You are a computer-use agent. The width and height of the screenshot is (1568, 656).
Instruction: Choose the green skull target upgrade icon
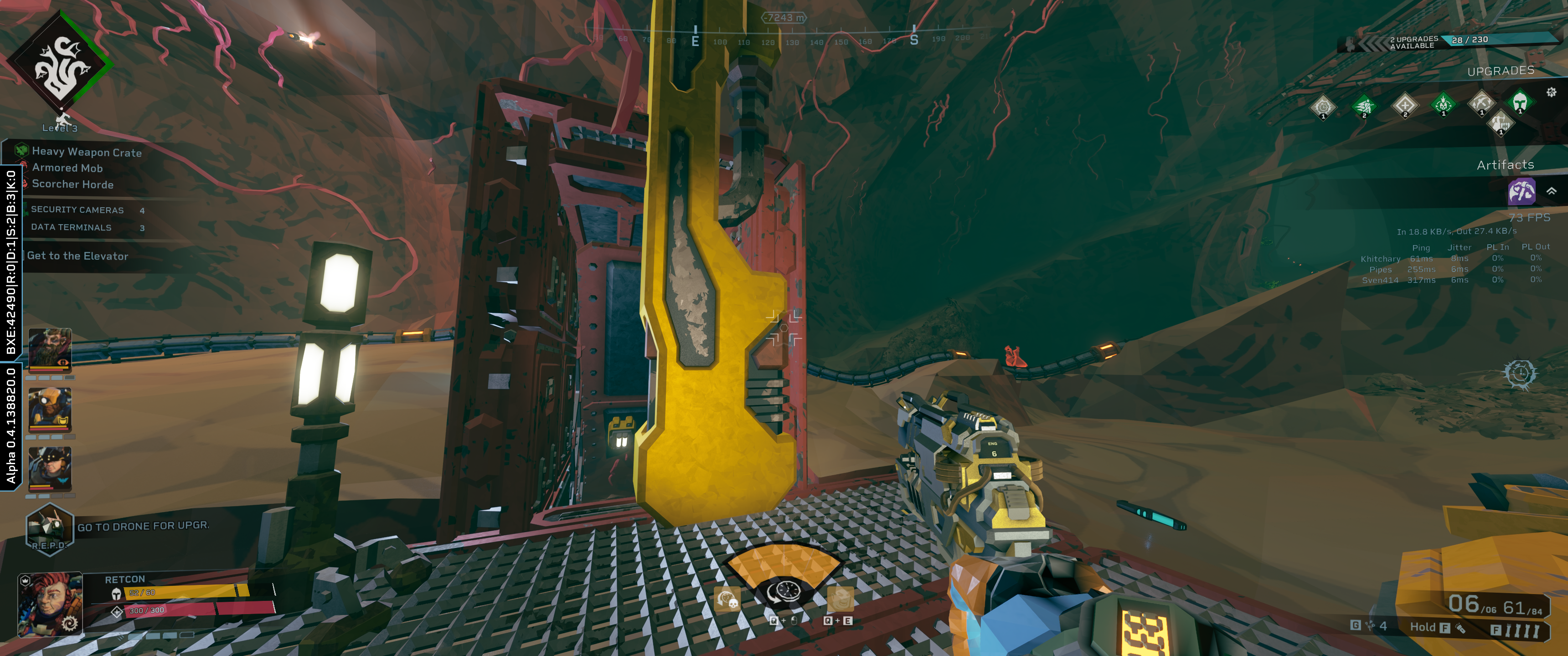tap(1443, 104)
